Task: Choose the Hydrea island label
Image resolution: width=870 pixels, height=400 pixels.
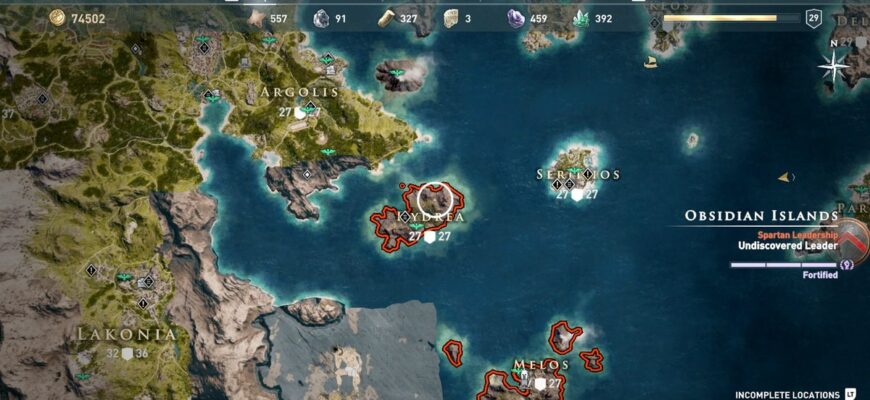Action: point(430,218)
